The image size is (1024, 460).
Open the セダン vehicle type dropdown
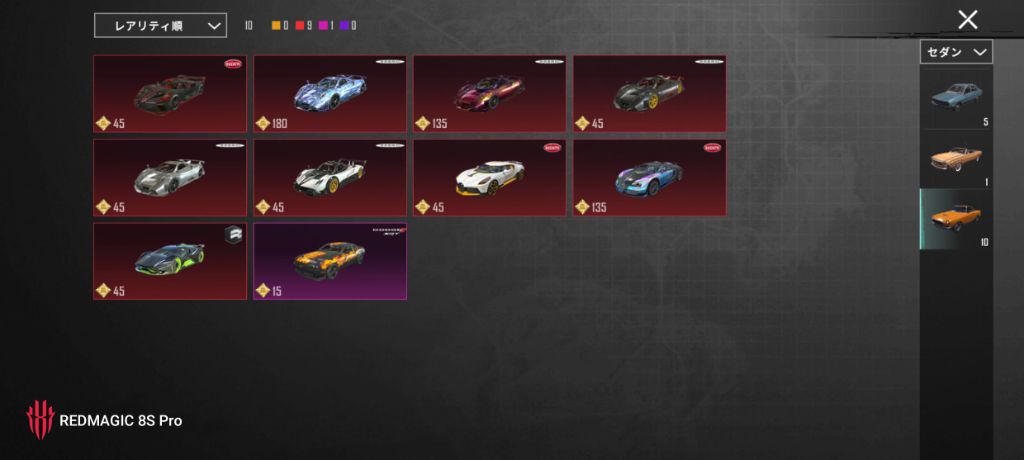tap(955, 51)
